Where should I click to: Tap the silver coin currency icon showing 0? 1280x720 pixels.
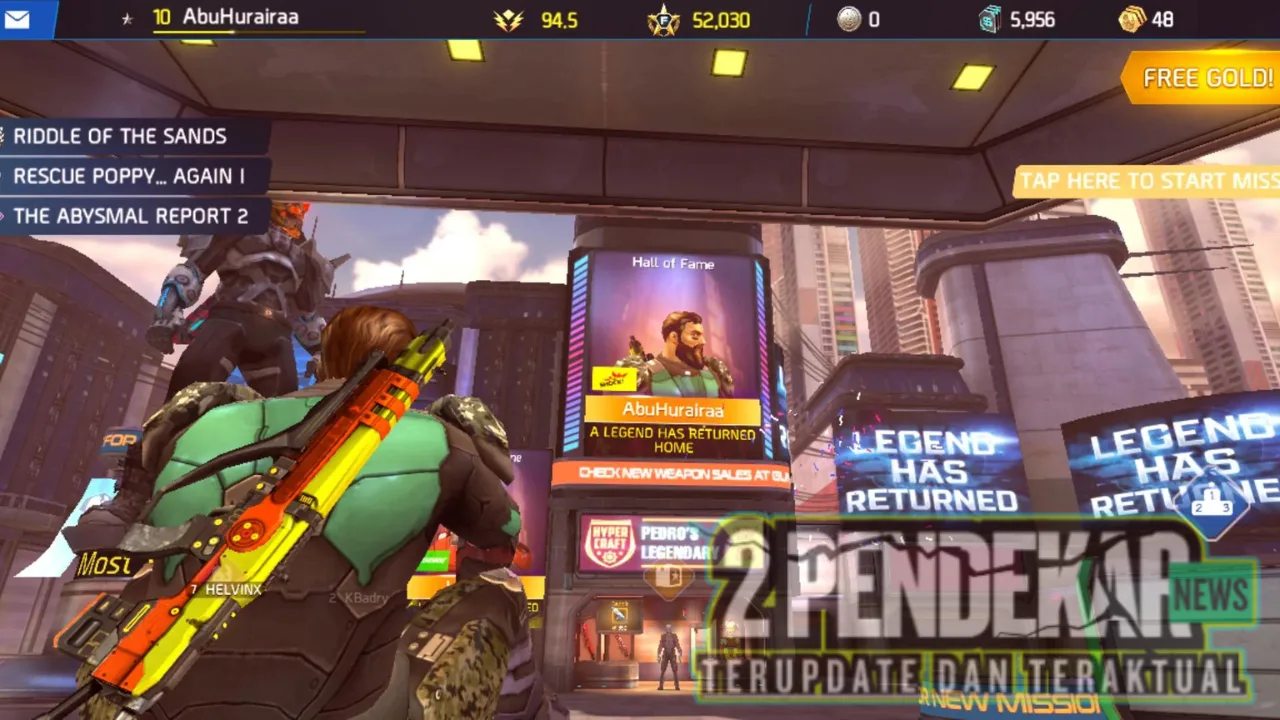[849, 19]
